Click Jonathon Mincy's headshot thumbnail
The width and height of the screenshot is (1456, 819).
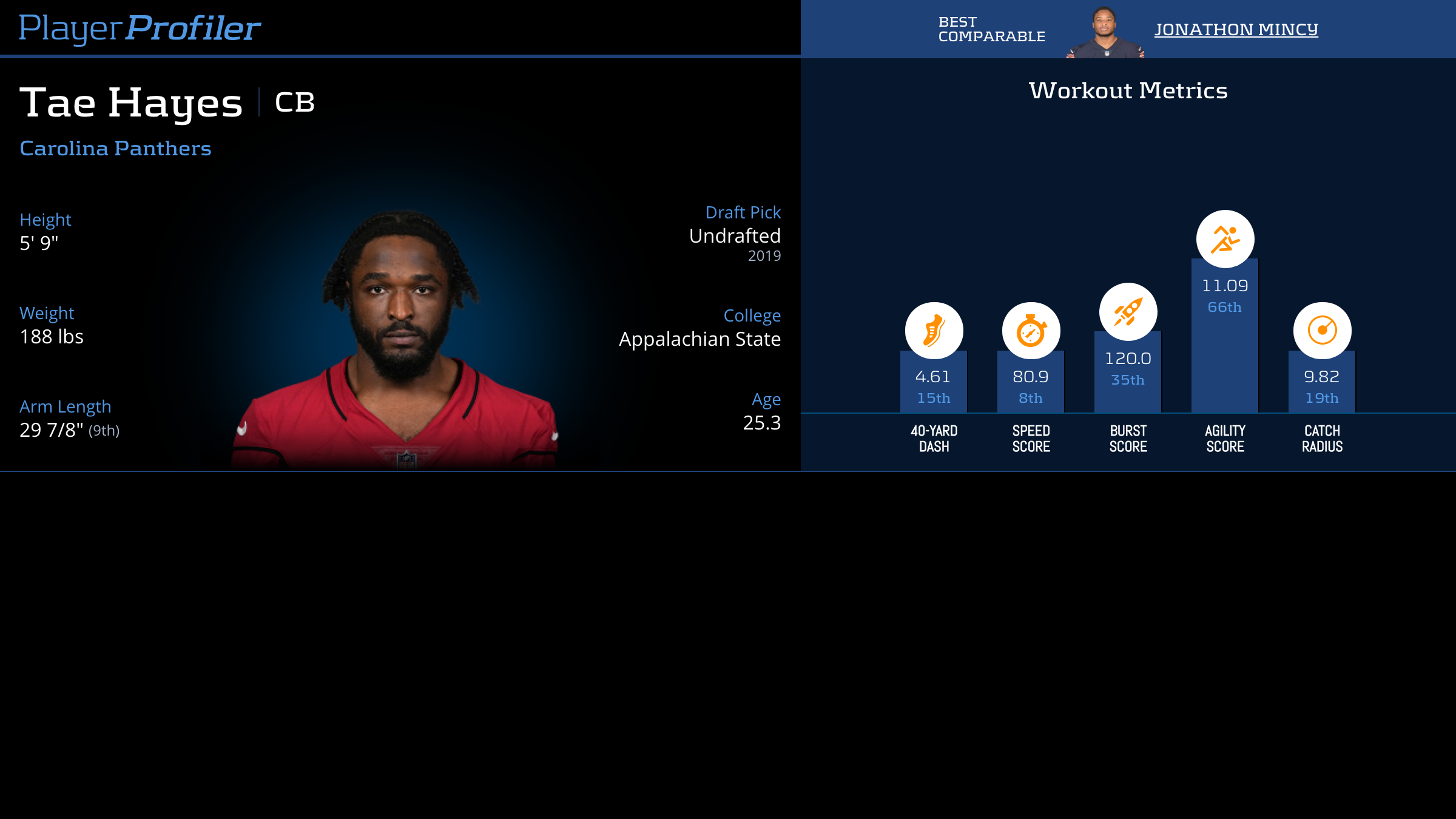point(1105,32)
